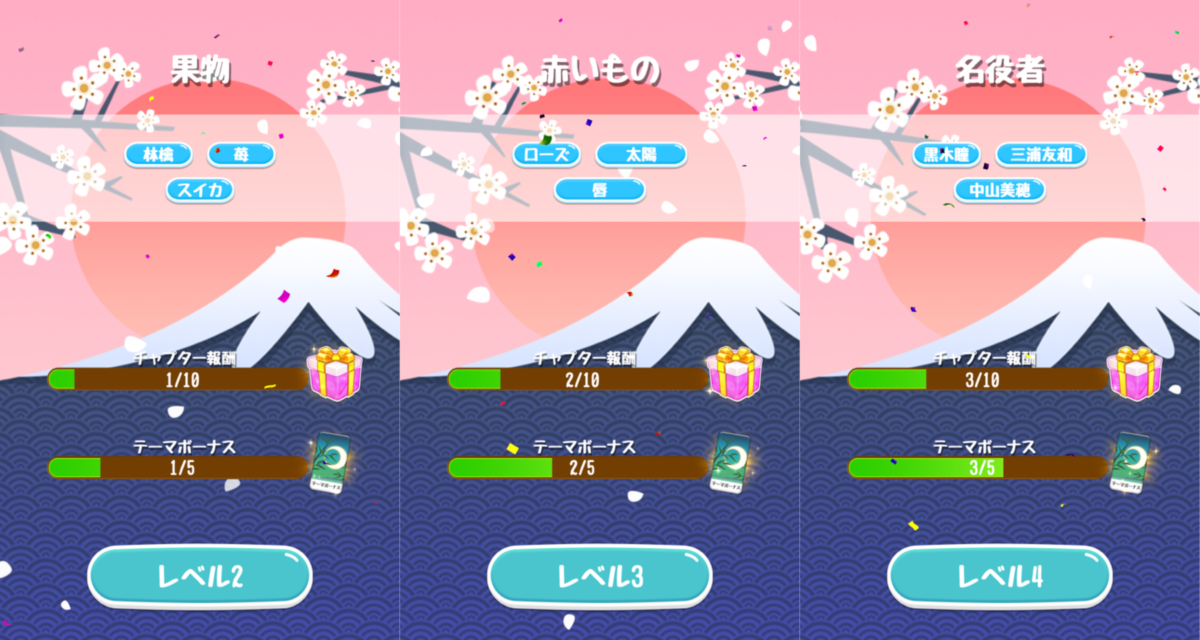The width and height of the screenshot is (1200, 640).
Task: Tap the theme bonus card beside 2/5
Action: click(731, 463)
